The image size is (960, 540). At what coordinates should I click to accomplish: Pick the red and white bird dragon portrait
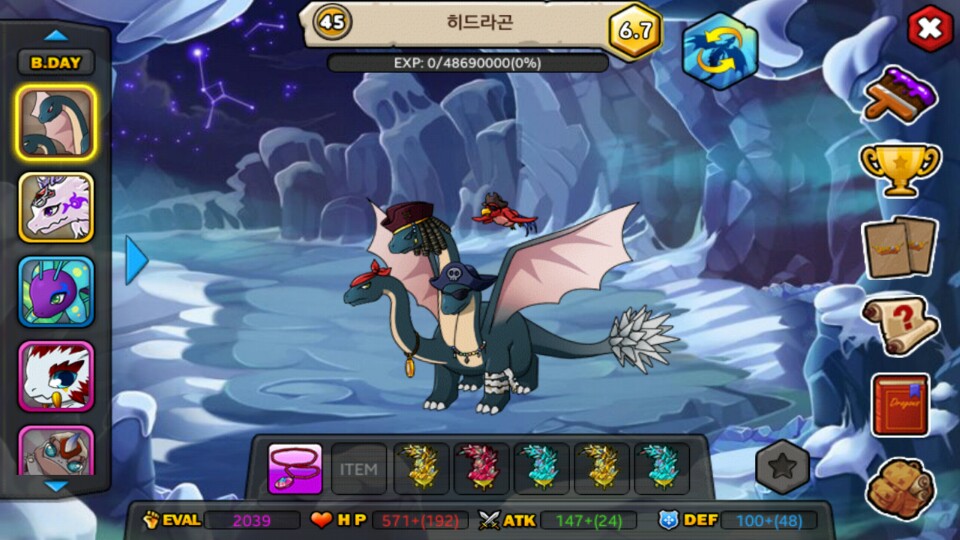tap(56, 375)
